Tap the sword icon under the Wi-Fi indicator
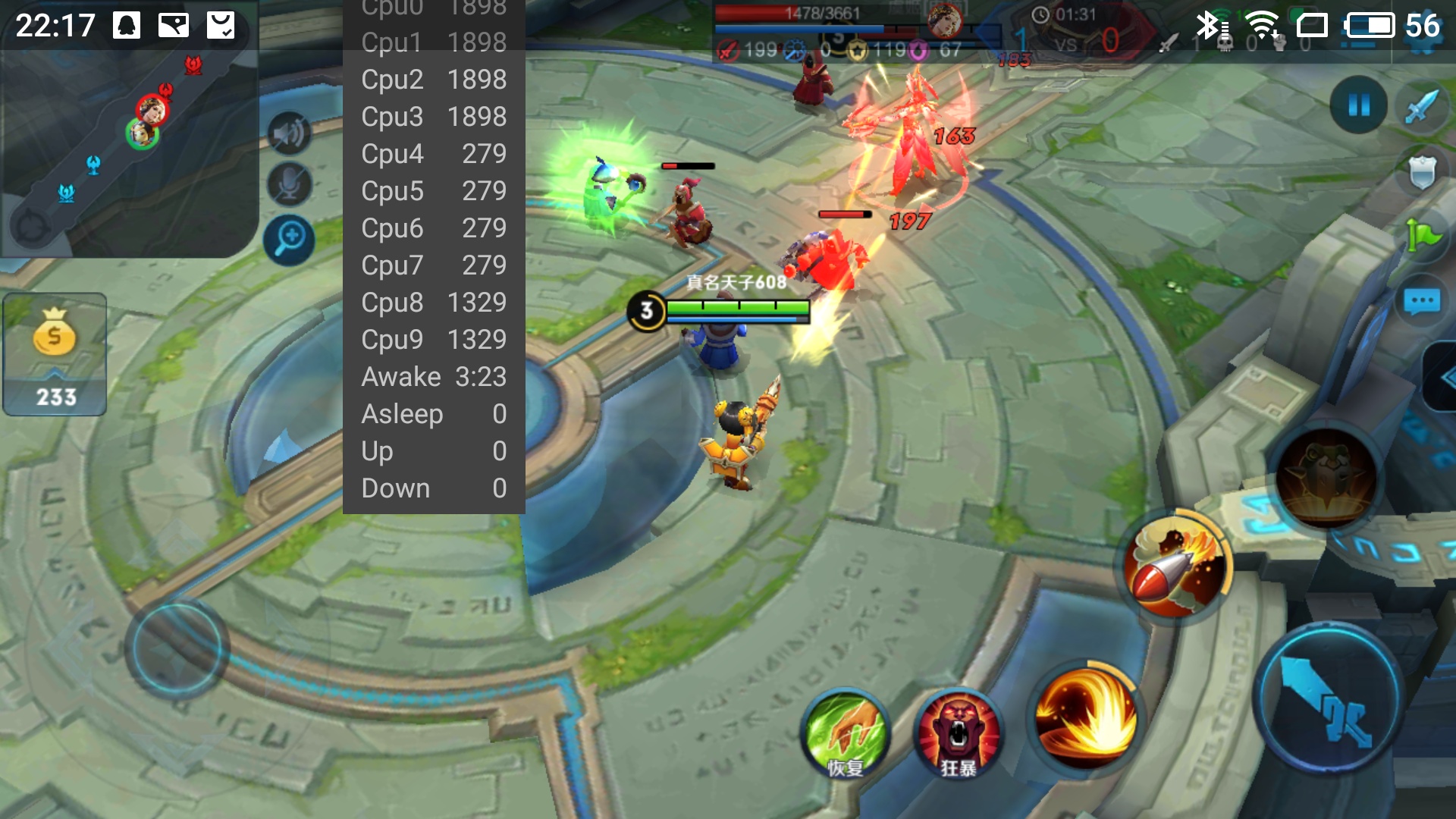The image size is (1456, 819). [x=1420, y=107]
